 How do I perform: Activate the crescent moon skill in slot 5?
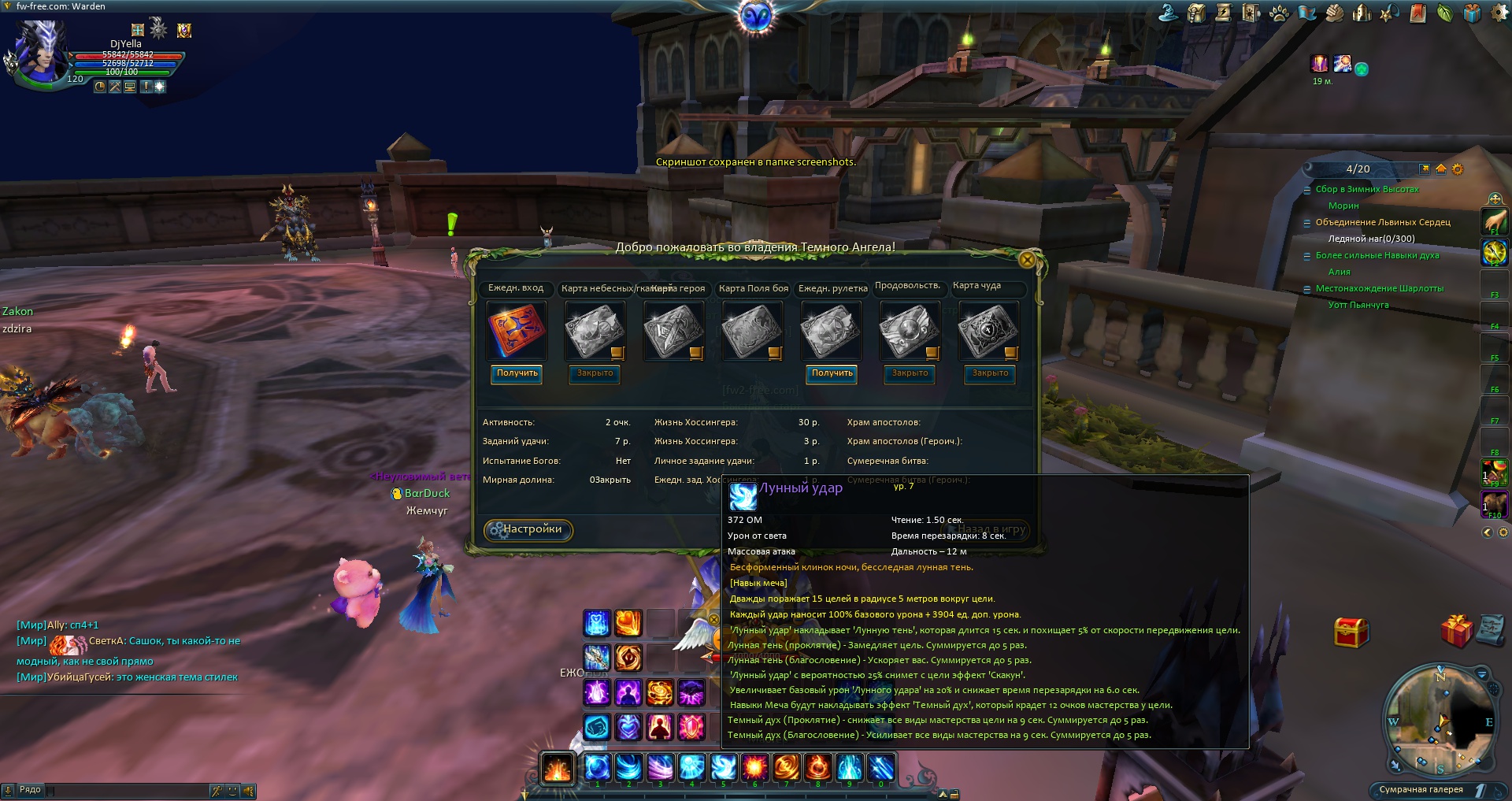tap(723, 766)
